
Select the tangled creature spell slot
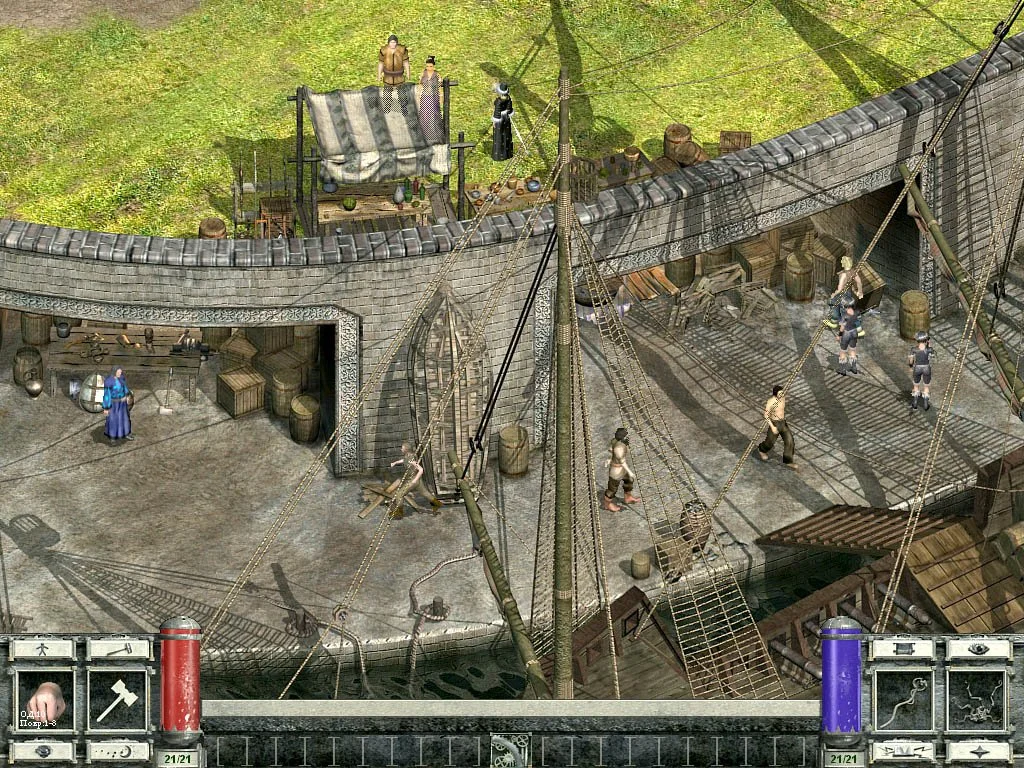(979, 700)
